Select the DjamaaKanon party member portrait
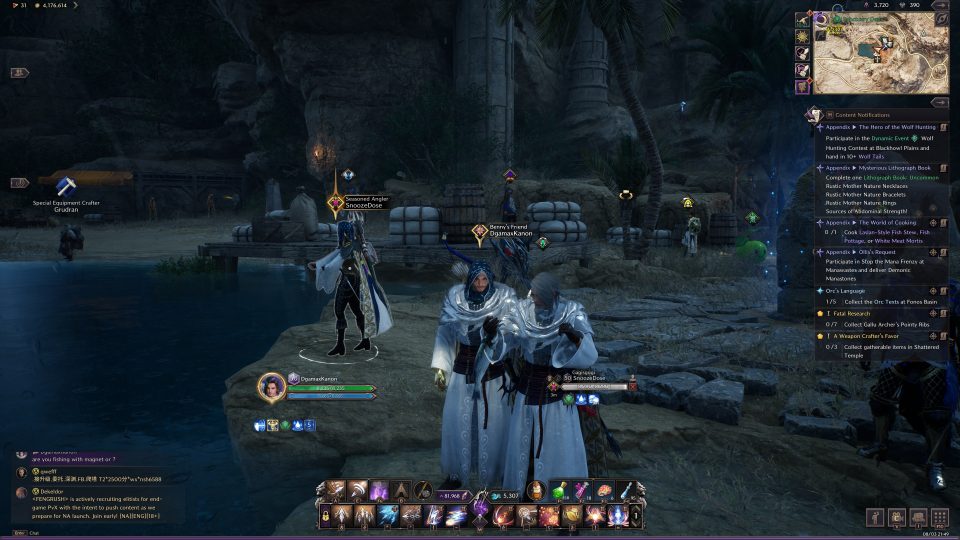Viewport: 960px width, 540px height. (271, 386)
